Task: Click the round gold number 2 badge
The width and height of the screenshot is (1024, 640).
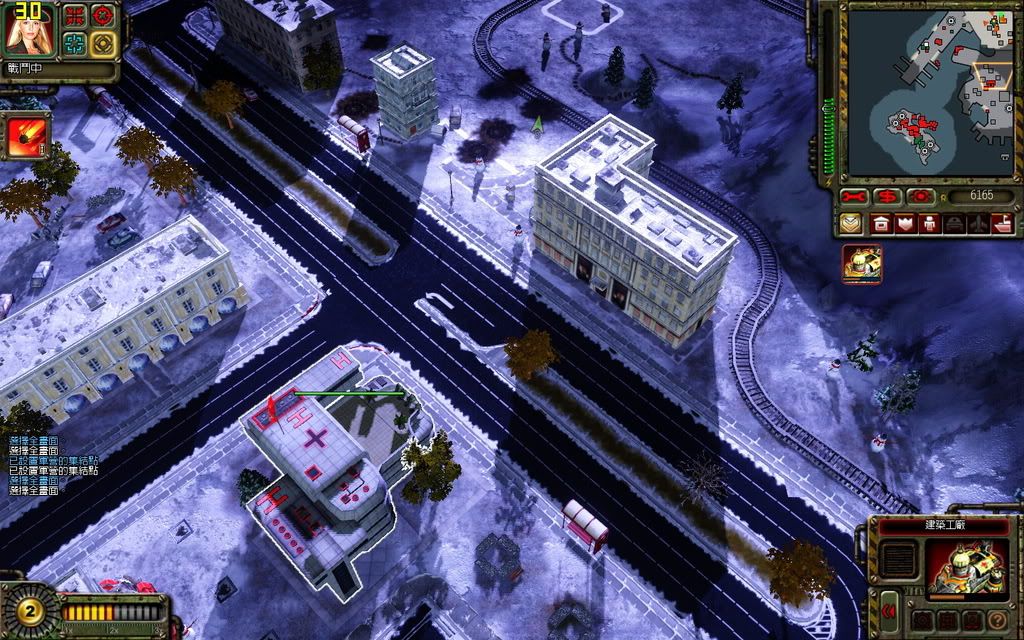Action: point(28,610)
